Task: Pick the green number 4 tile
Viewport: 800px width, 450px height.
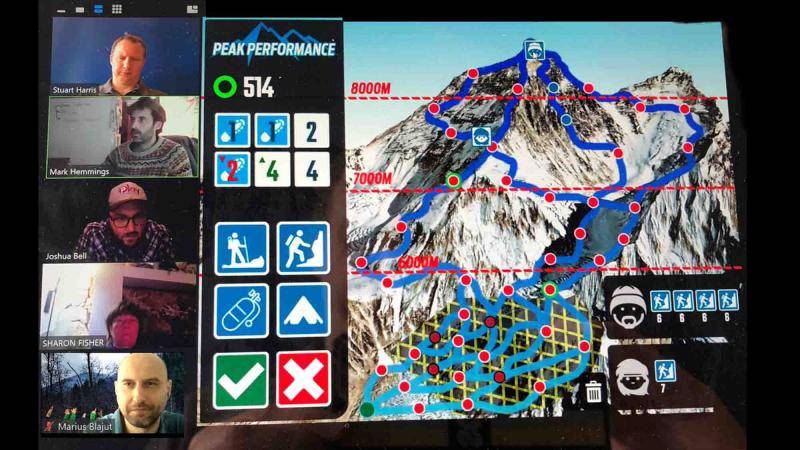Action: [x=272, y=168]
